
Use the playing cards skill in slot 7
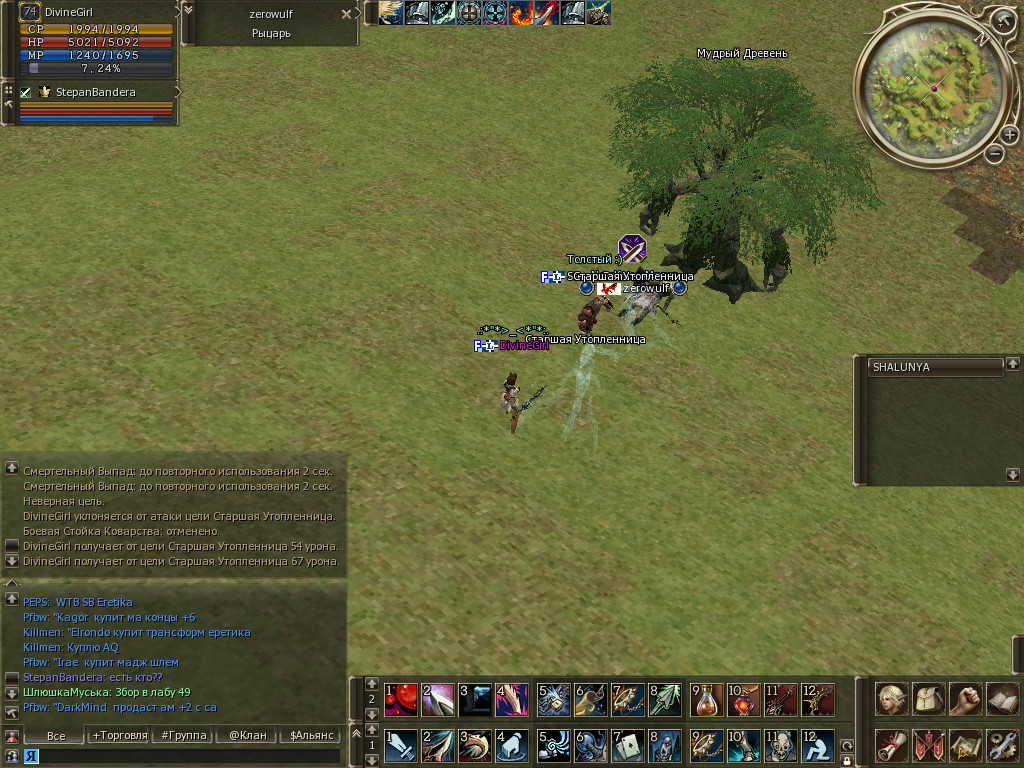pyautogui.click(x=627, y=746)
